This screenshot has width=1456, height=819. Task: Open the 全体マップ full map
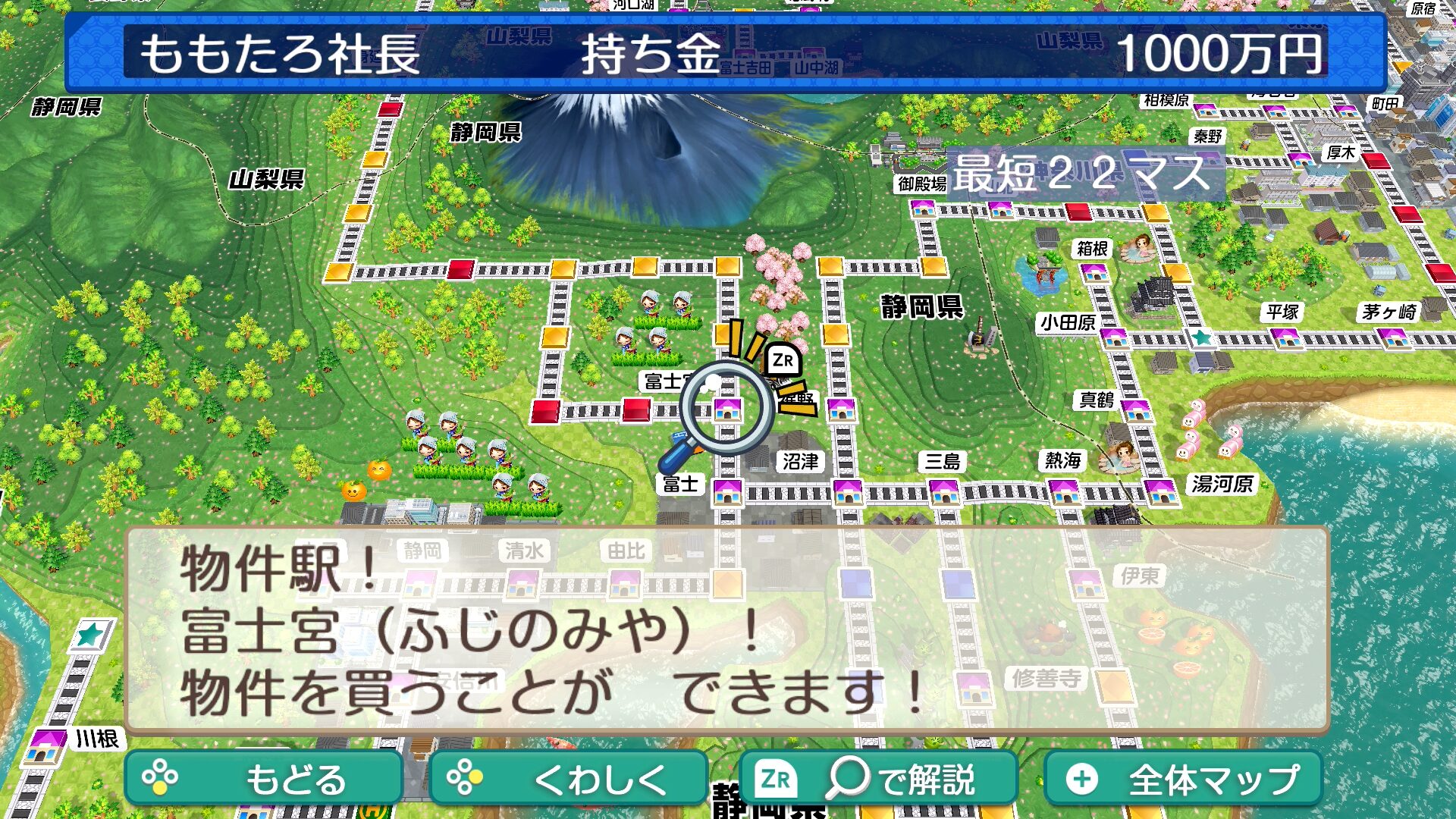(1183, 779)
